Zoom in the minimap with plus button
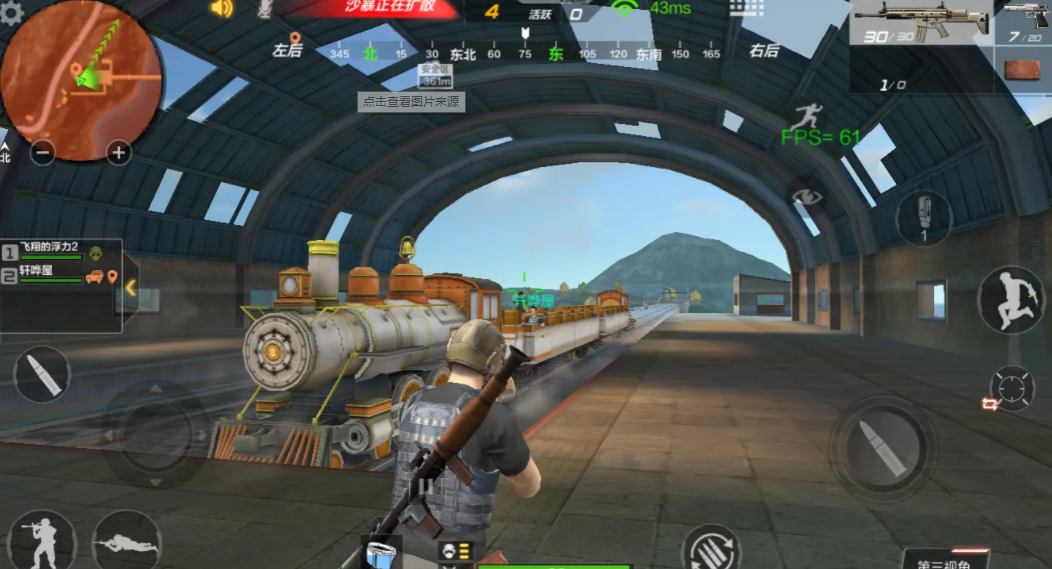 tap(119, 153)
